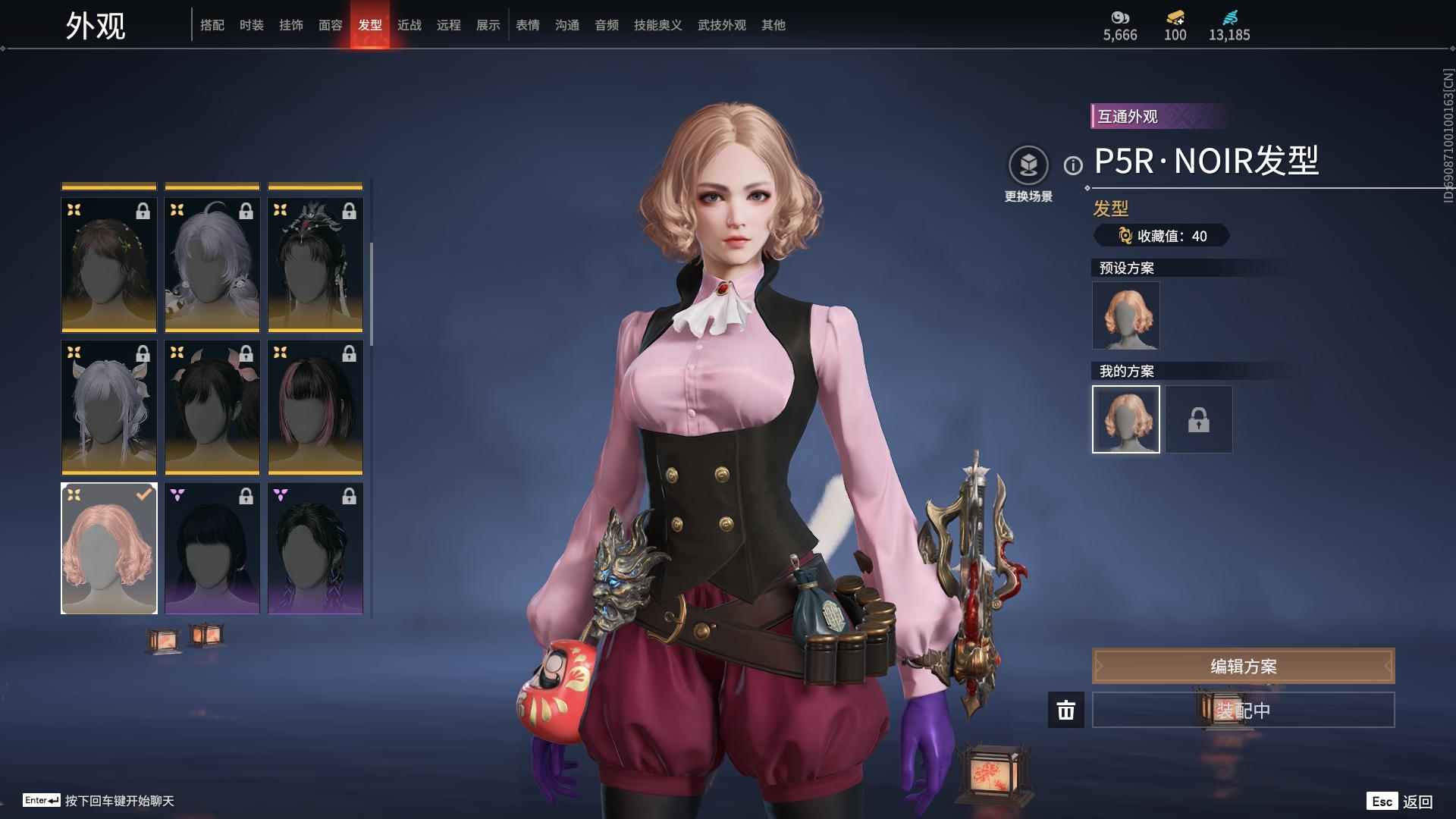Open the info icon beside hairstyle name

coord(1073,165)
